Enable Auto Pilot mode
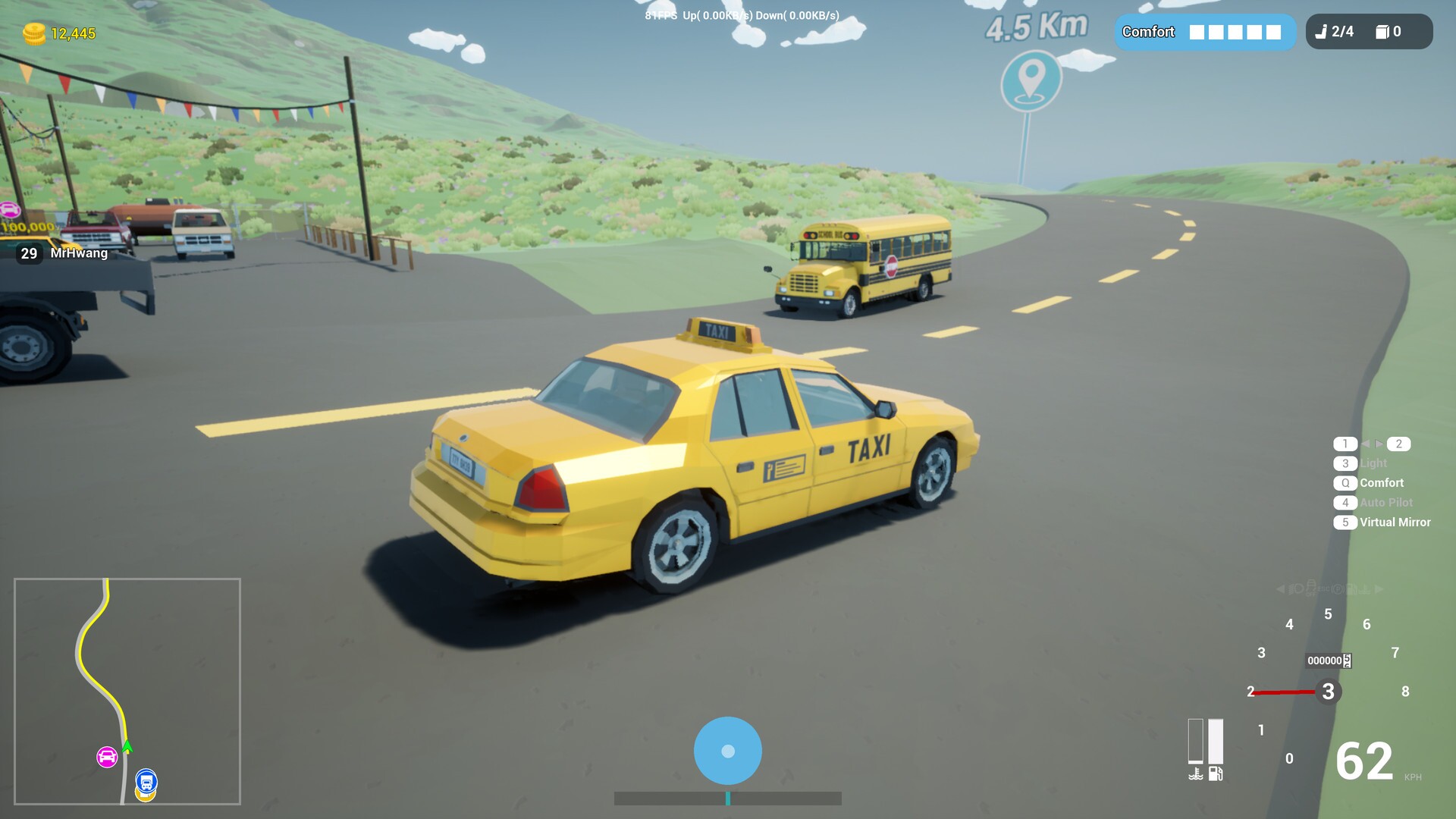The height and width of the screenshot is (819, 1456). [1384, 502]
